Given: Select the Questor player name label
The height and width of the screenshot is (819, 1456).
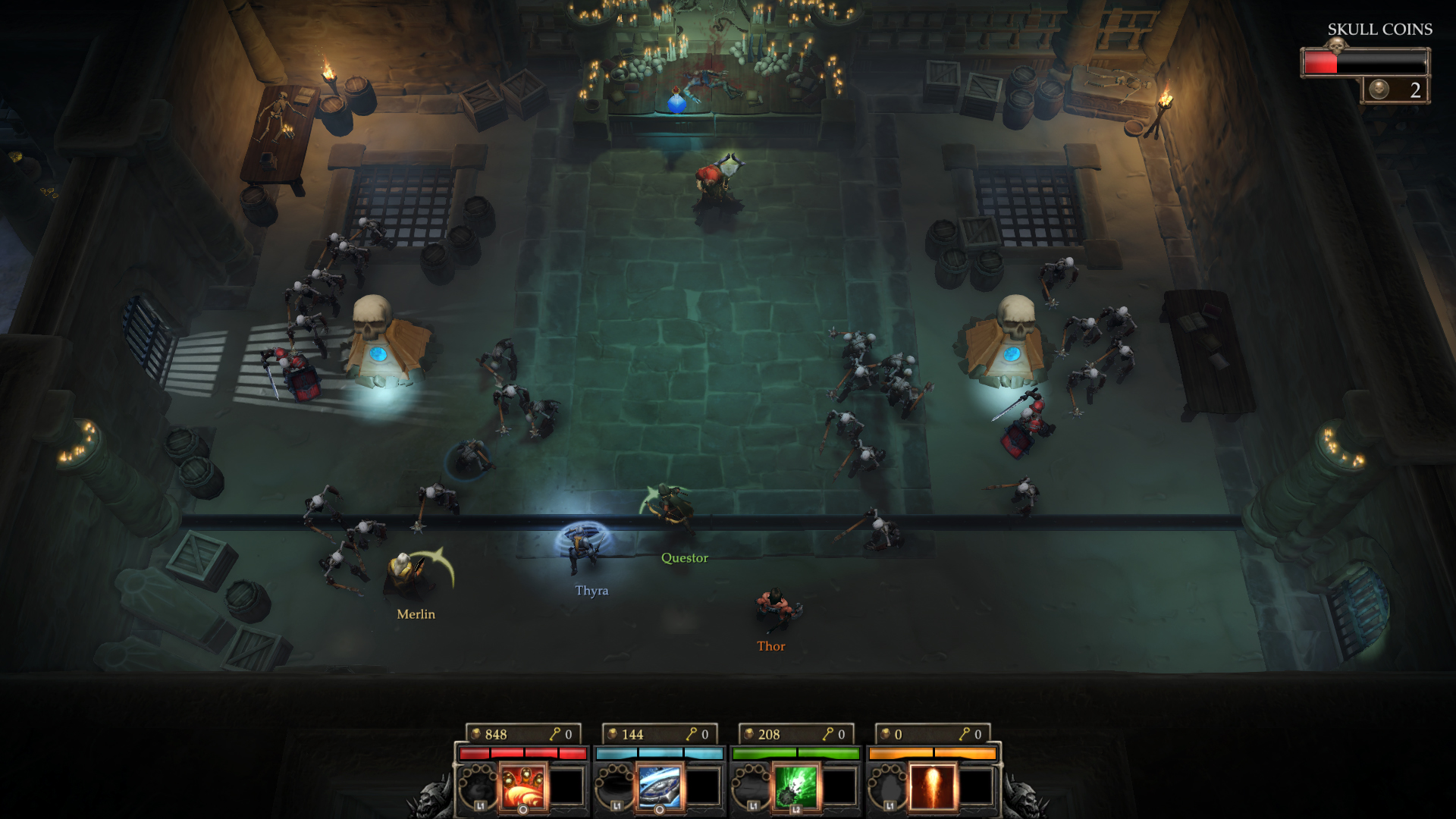Looking at the screenshot, I should coord(683,557).
